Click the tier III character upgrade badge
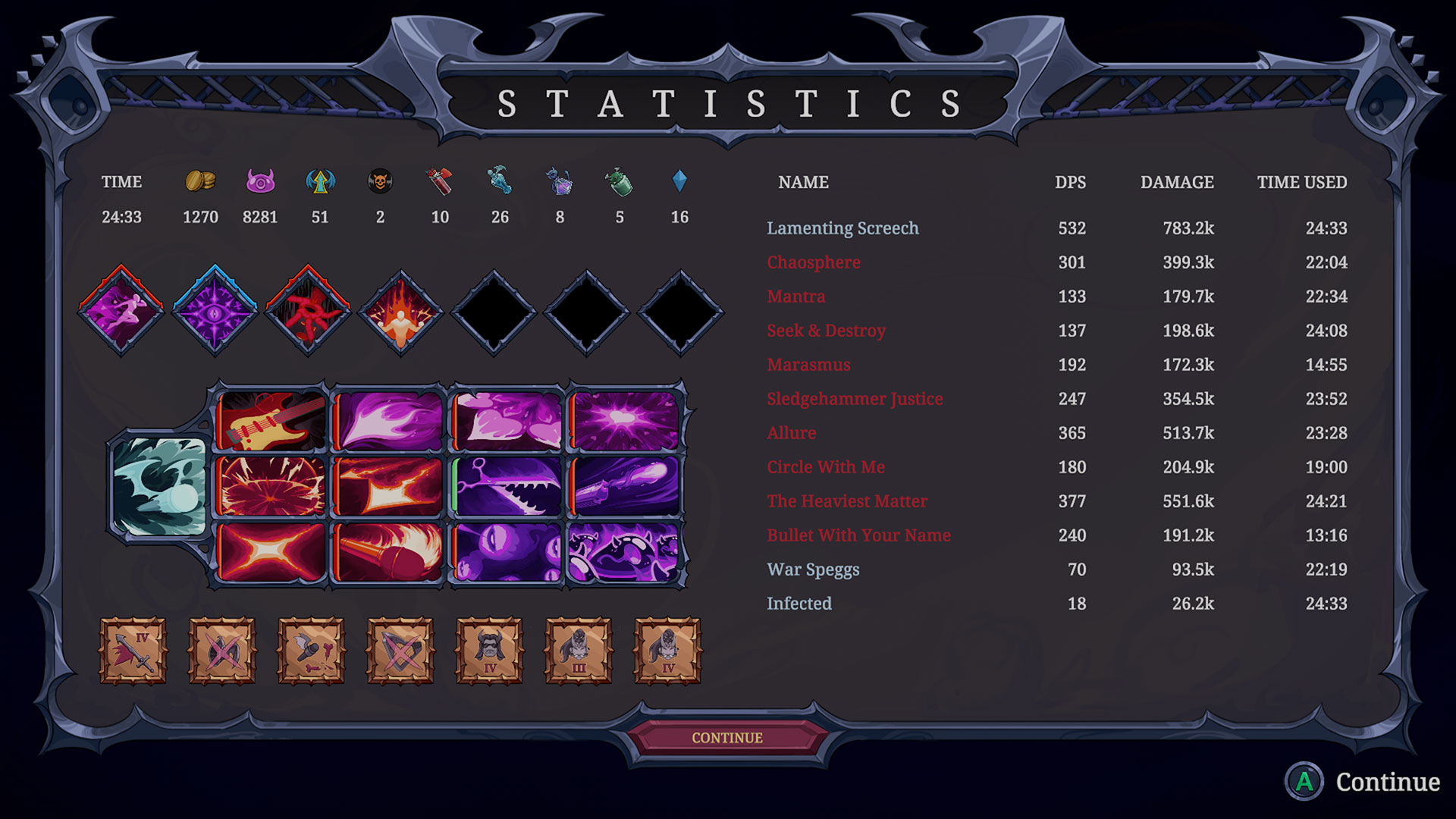The height and width of the screenshot is (819, 1456). (x=578, y=651)
